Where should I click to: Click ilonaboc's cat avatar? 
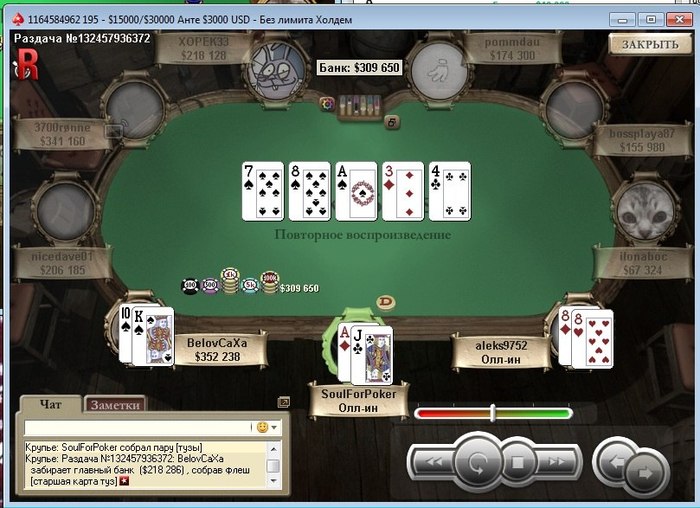tap(639, 211)
